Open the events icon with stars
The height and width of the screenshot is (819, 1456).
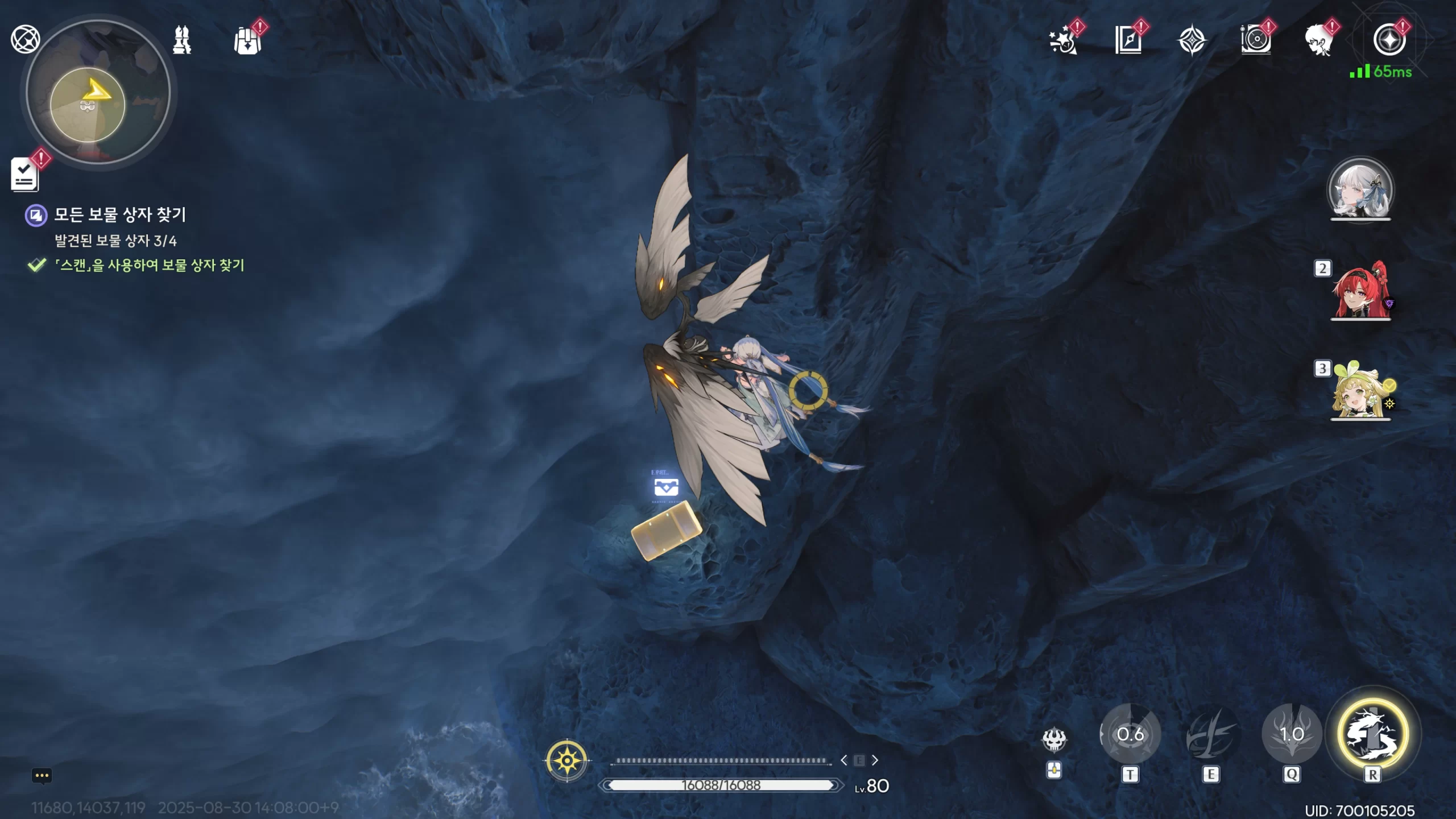tap(1062, 41)
